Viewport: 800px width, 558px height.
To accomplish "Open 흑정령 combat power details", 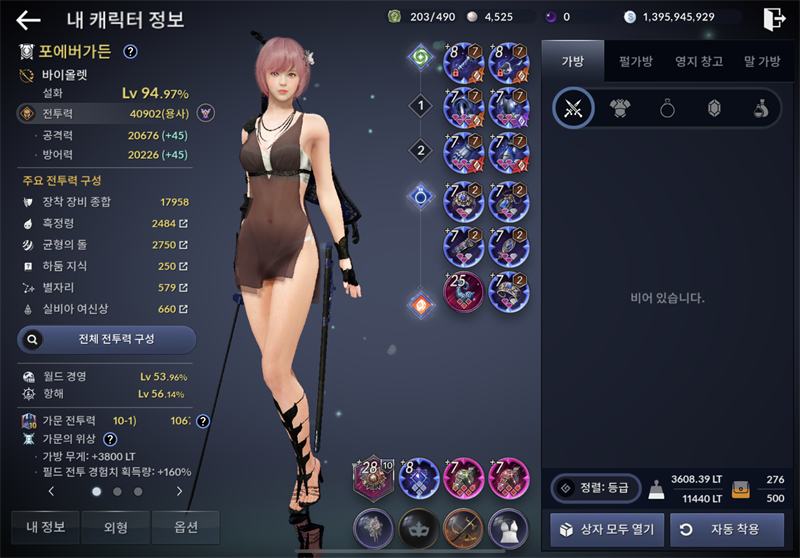I will tap(183, 222).
